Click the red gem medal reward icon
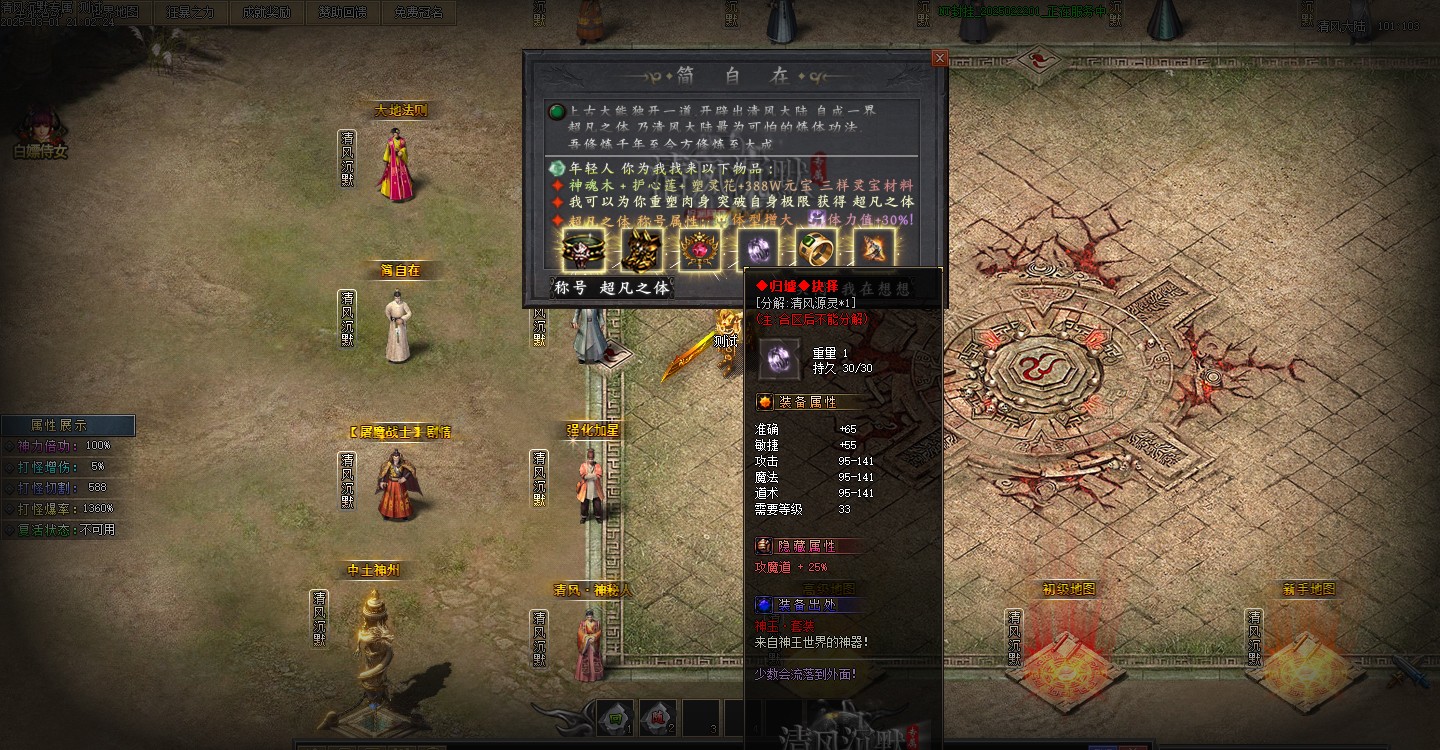 click(x=701, y=250)
